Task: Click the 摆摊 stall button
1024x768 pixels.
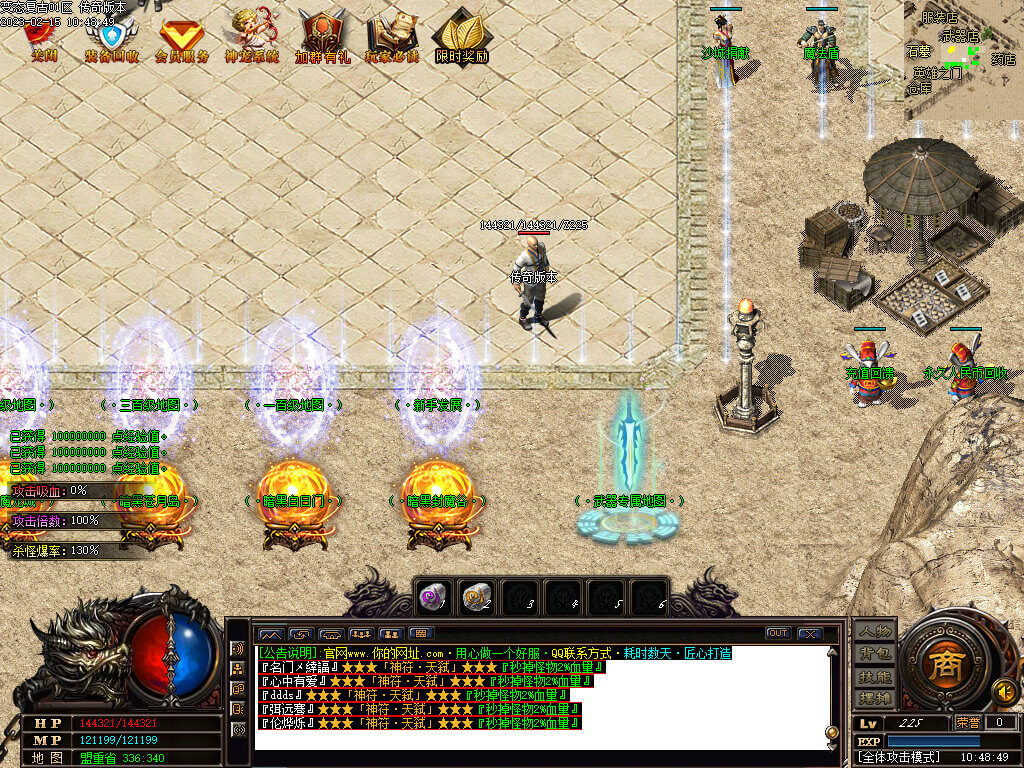Action: (873, 698)
